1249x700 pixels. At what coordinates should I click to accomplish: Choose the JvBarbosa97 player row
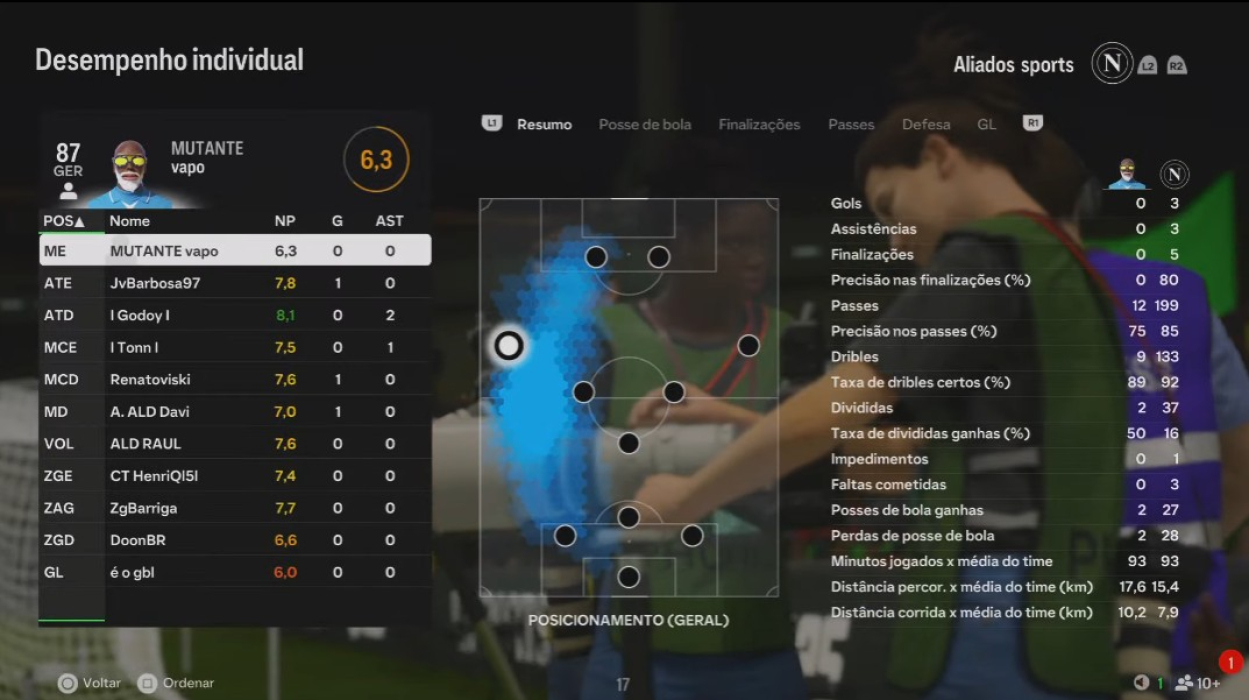[235, 283]
